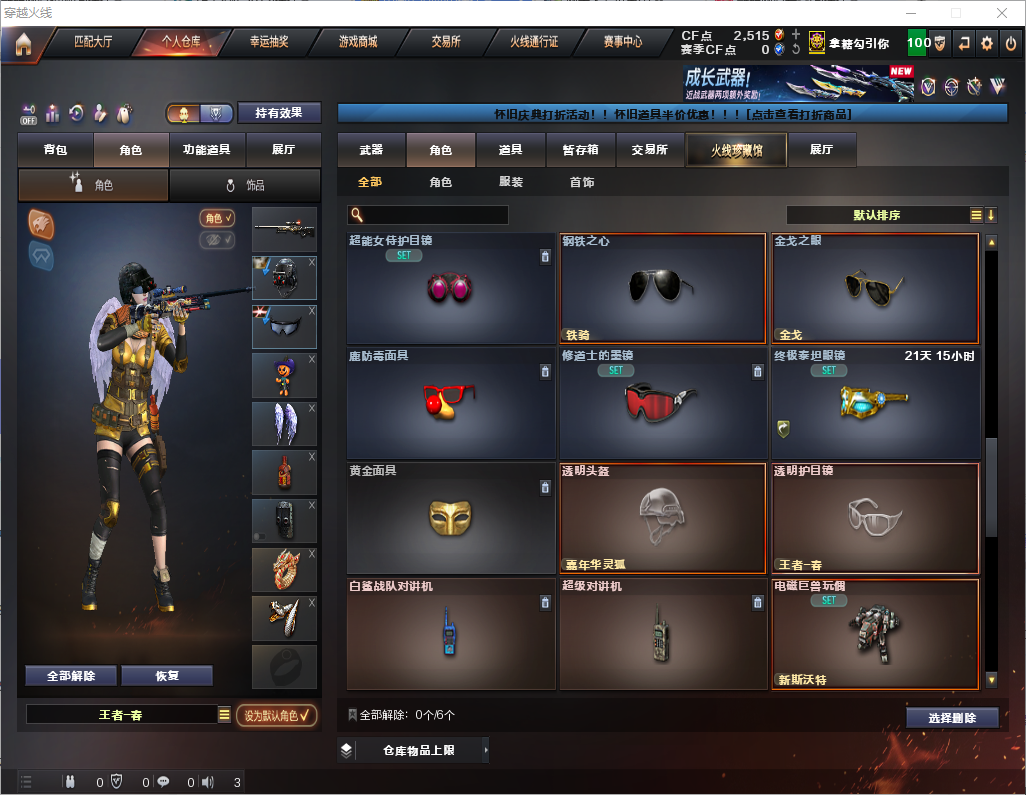The width and height of the screenshot is (1026, 795).
Task: Click the 持有效果 button
Action: tap(278, 113)
